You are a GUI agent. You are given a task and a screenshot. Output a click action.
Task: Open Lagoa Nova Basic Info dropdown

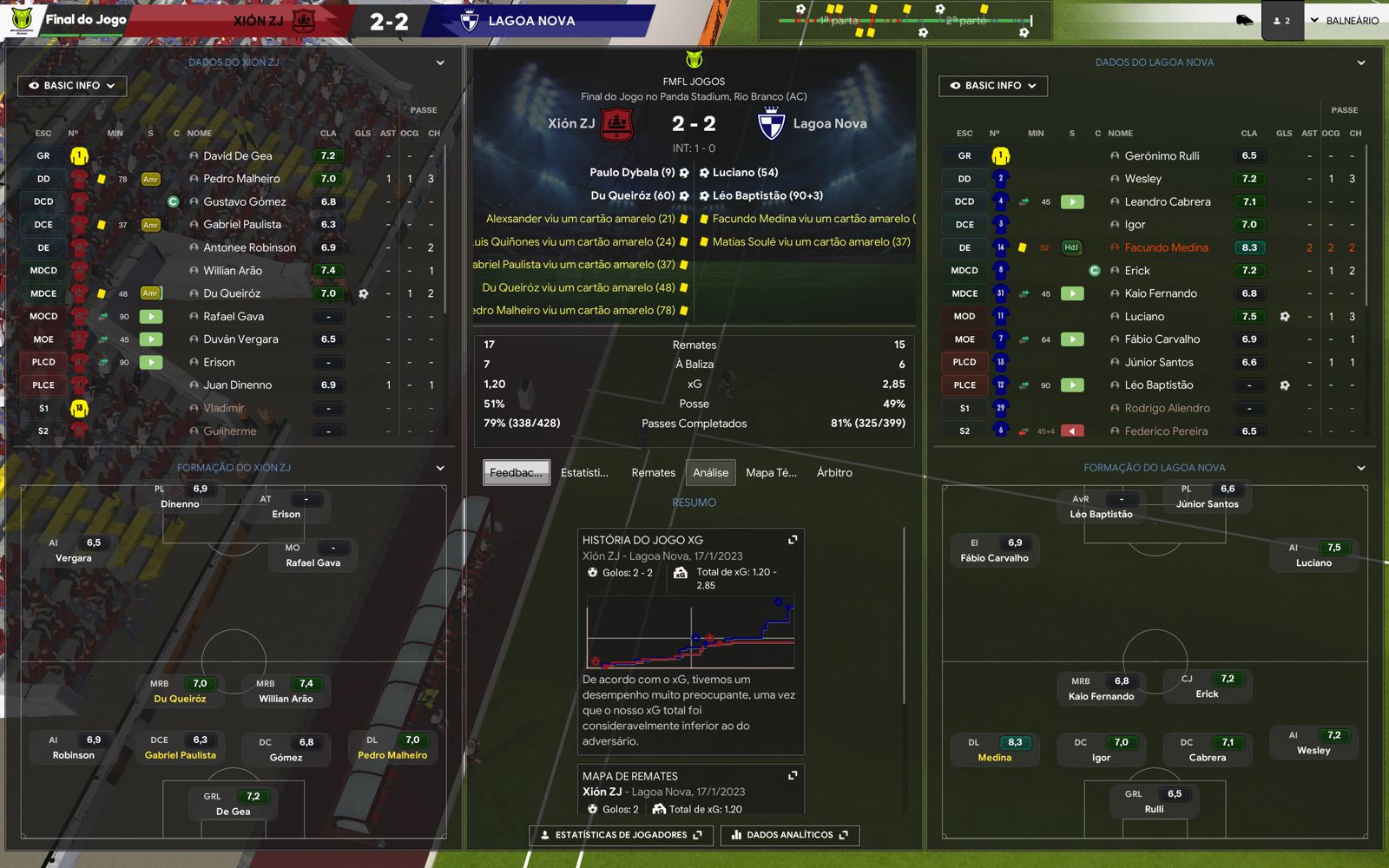click(x=993, y=86)
